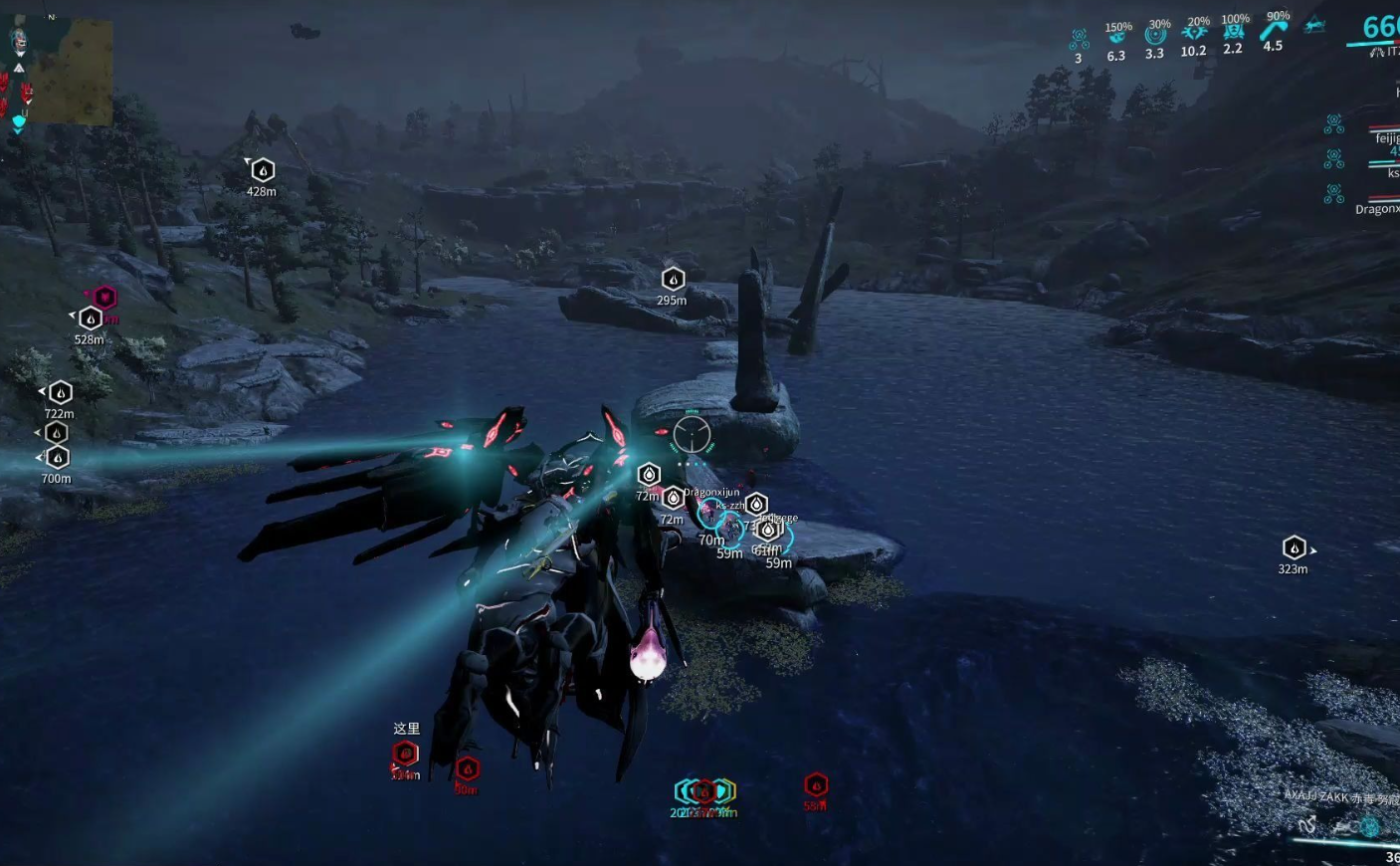The width and height of the screenshot is (1400, 866).
Task: Choose the 100% buff icon
Action: click(1234, 33)
